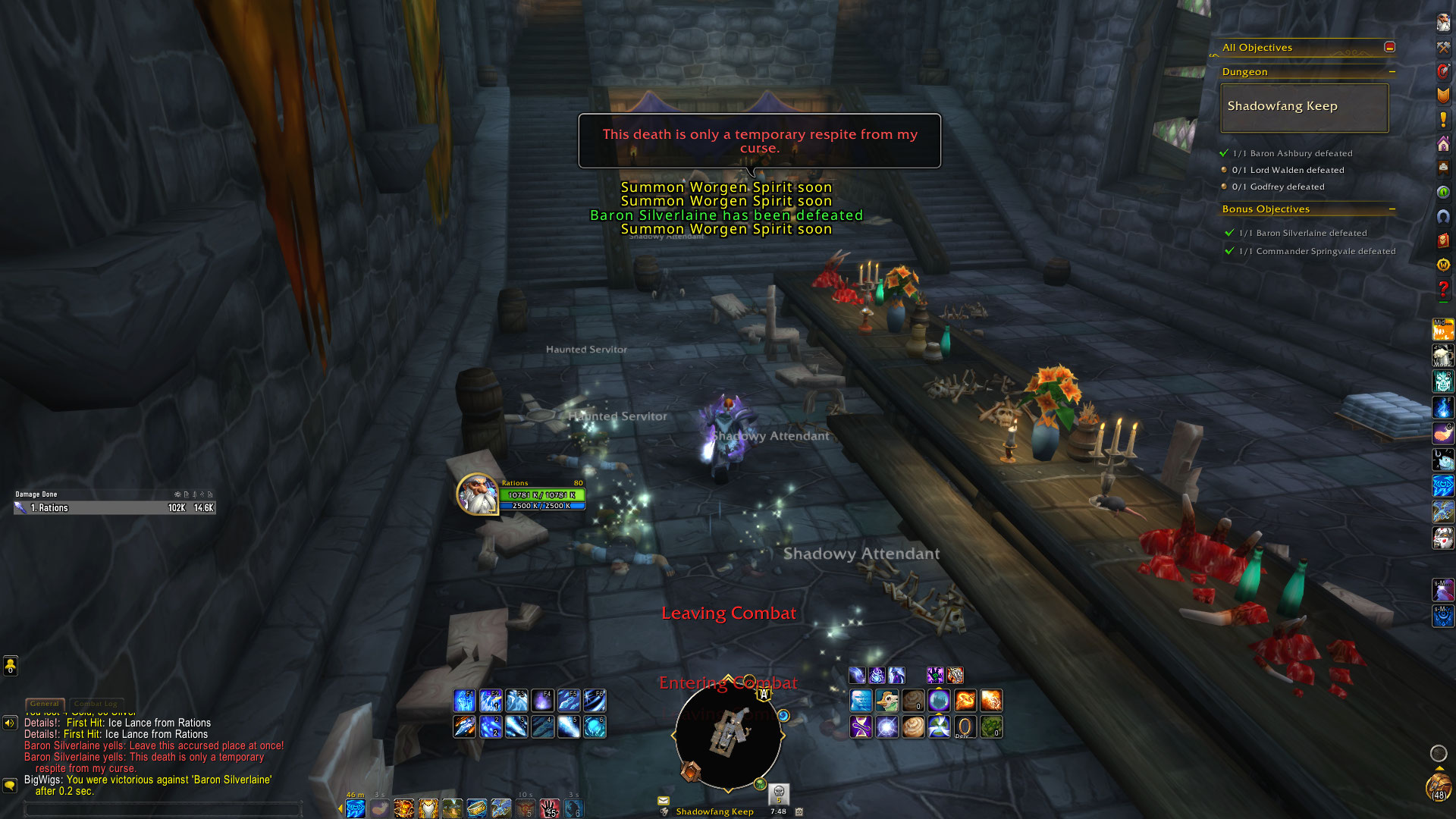
Task: Open the red question mark help button
Action: 1443,289
